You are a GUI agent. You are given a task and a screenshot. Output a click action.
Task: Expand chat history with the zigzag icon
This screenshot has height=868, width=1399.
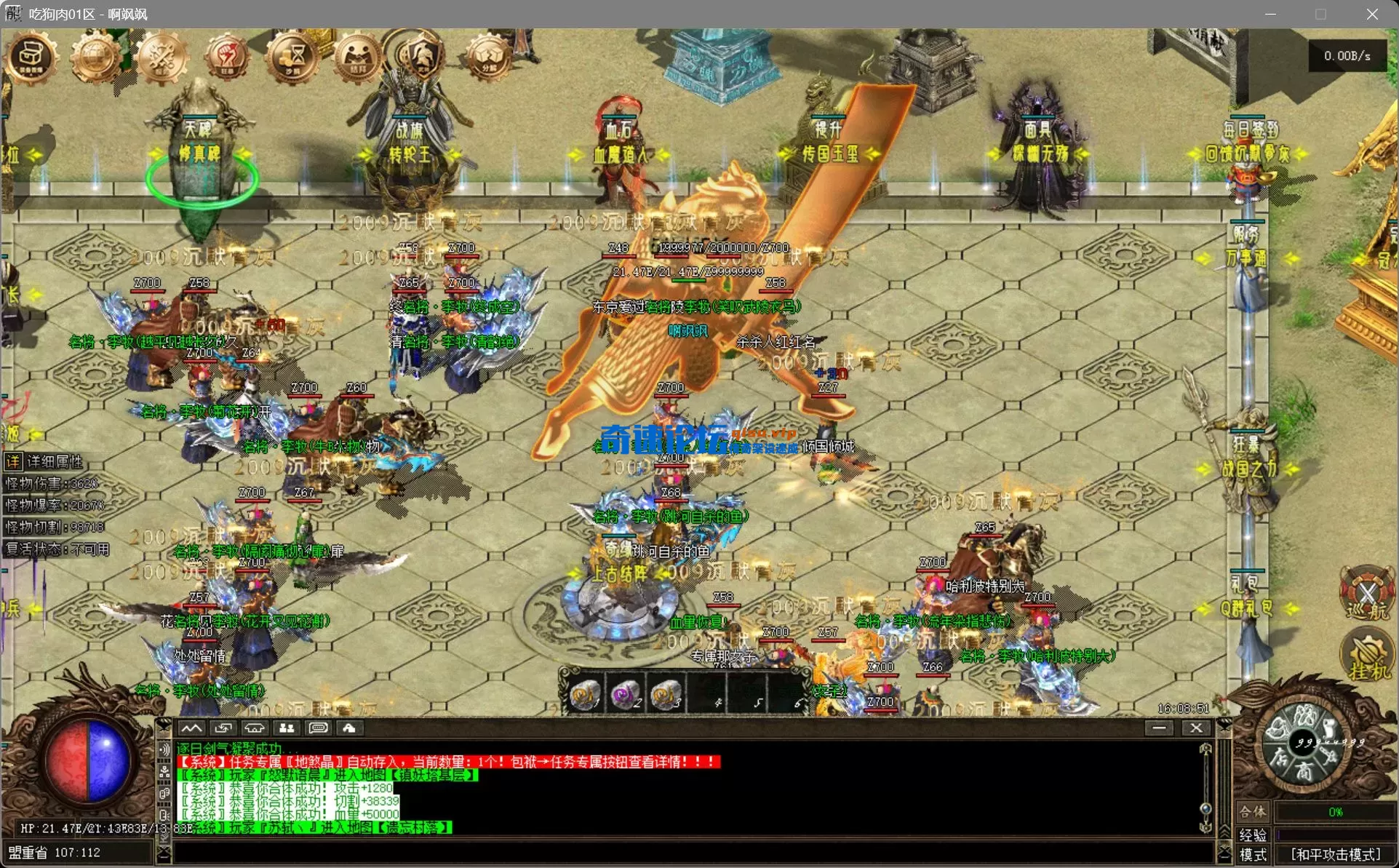tap(193, 728)
